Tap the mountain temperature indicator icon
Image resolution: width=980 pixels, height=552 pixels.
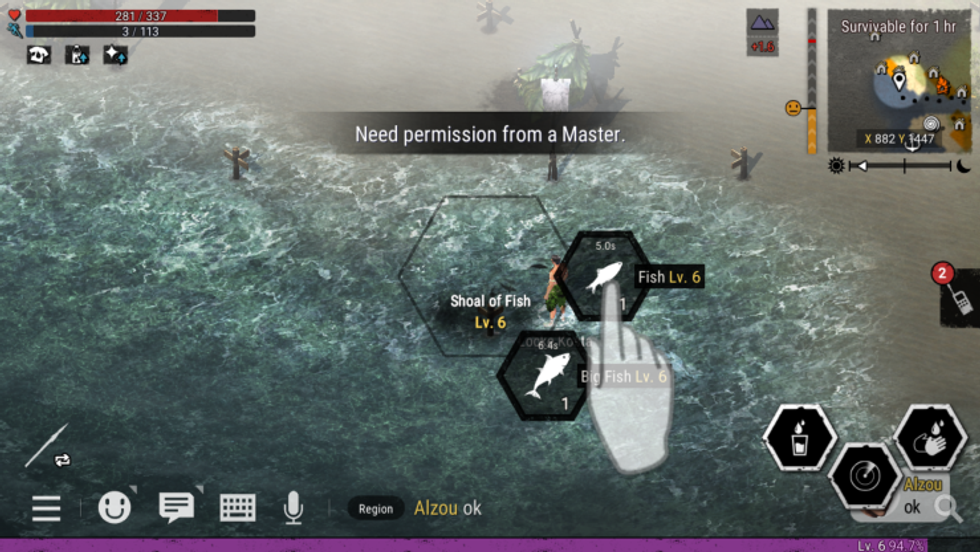(762, 22)
